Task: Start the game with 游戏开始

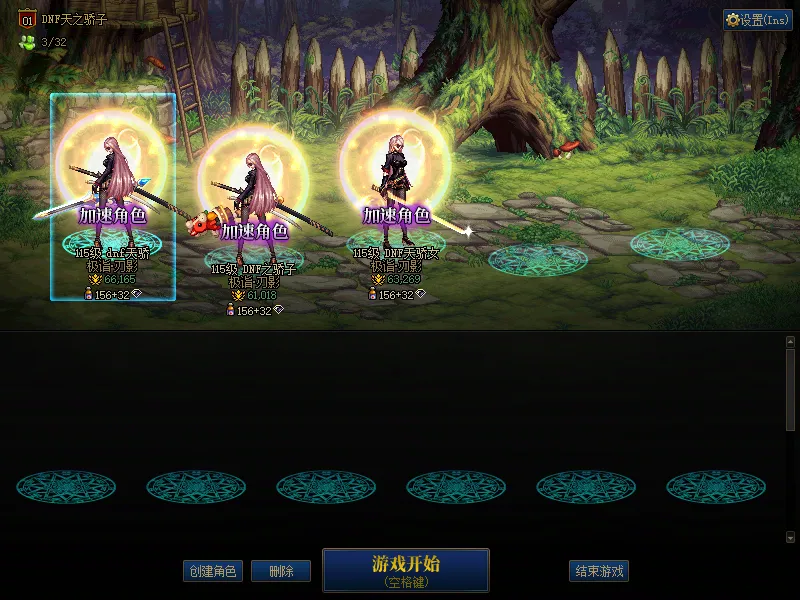Action: click(405, 569)
